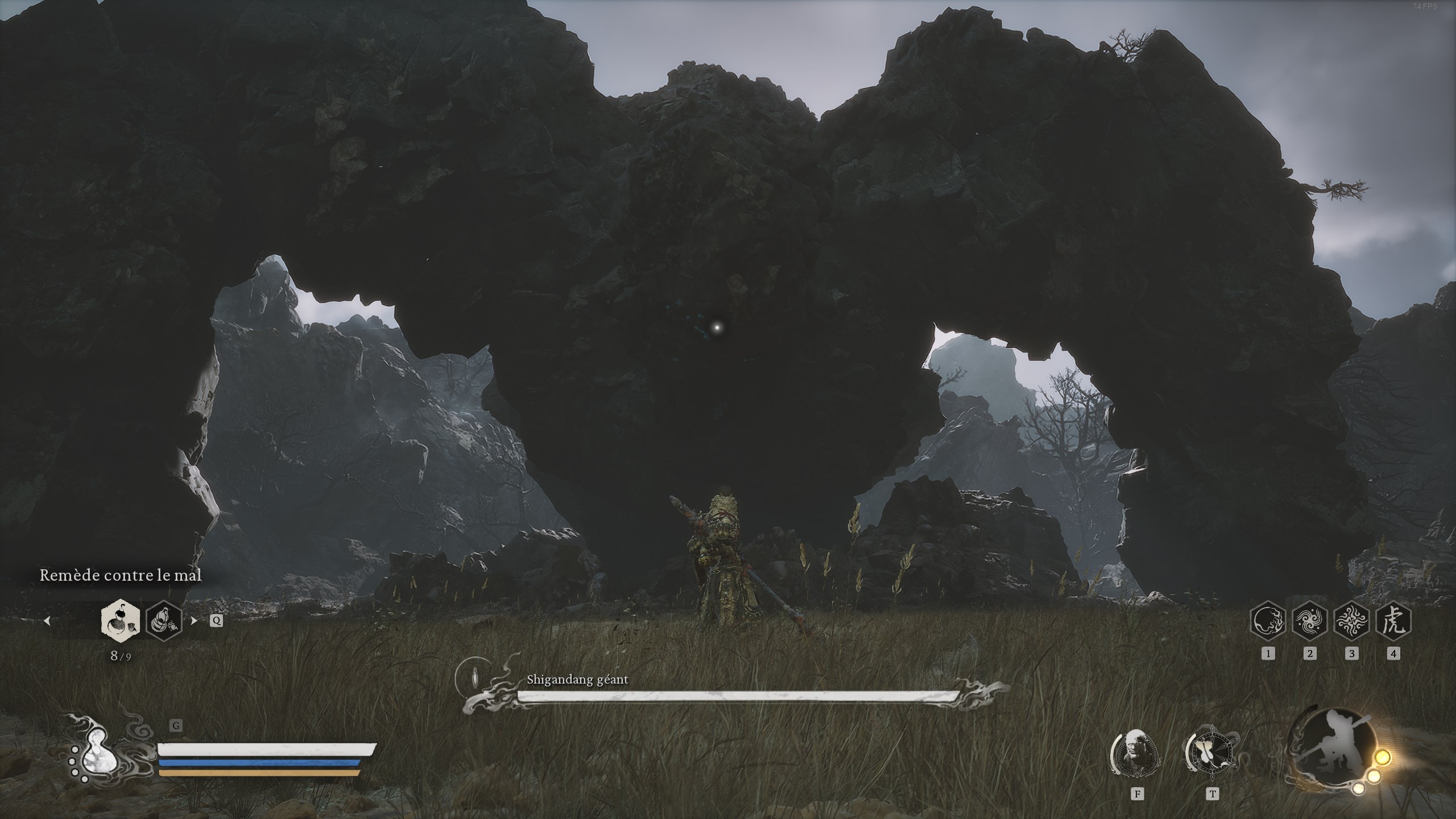Select the Remède contre le mal item icon
1456x819 pixels.
point(119,622)
